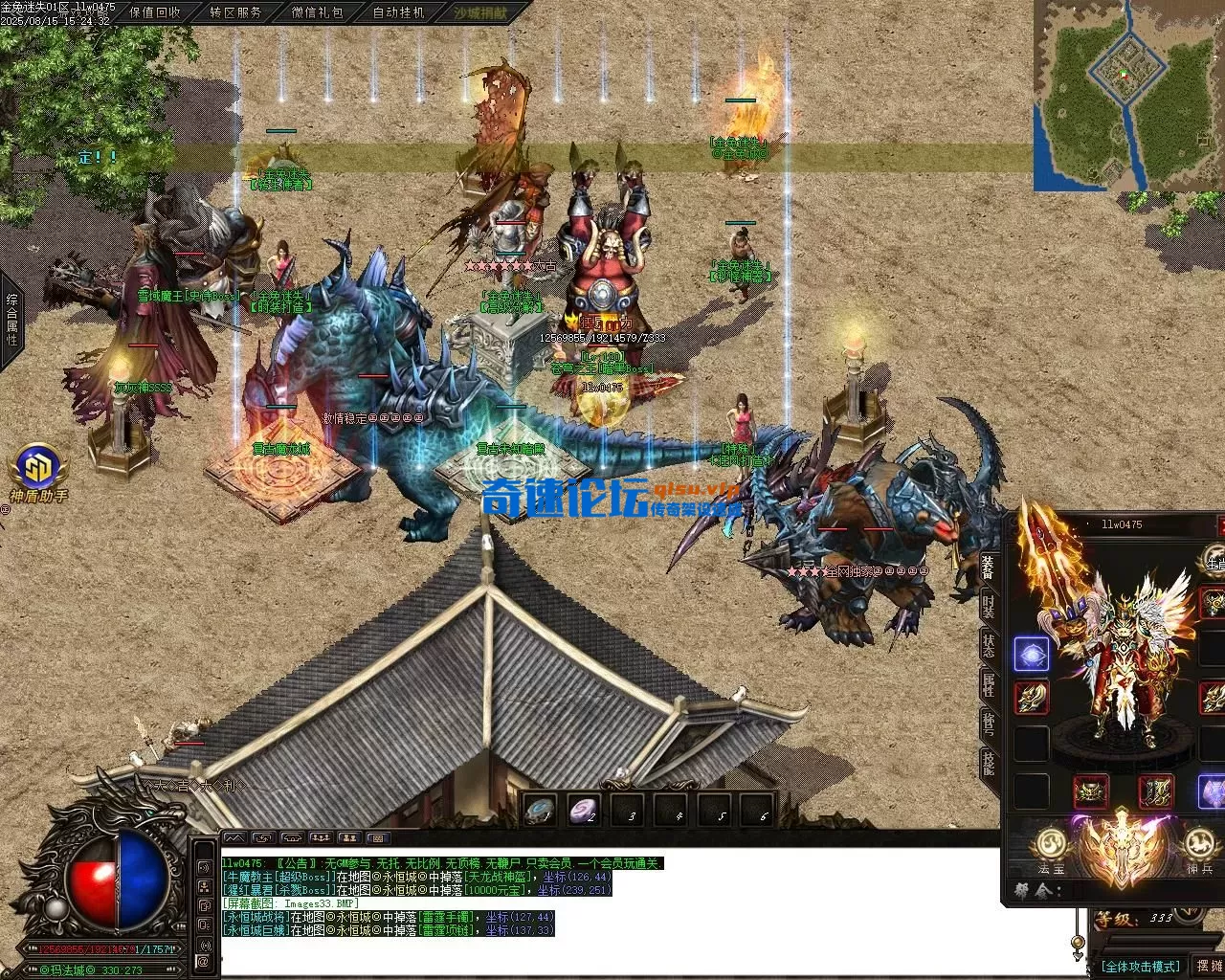Click the minimap in the corner
Screen dimensions: 1225x980
point(1128,96)
